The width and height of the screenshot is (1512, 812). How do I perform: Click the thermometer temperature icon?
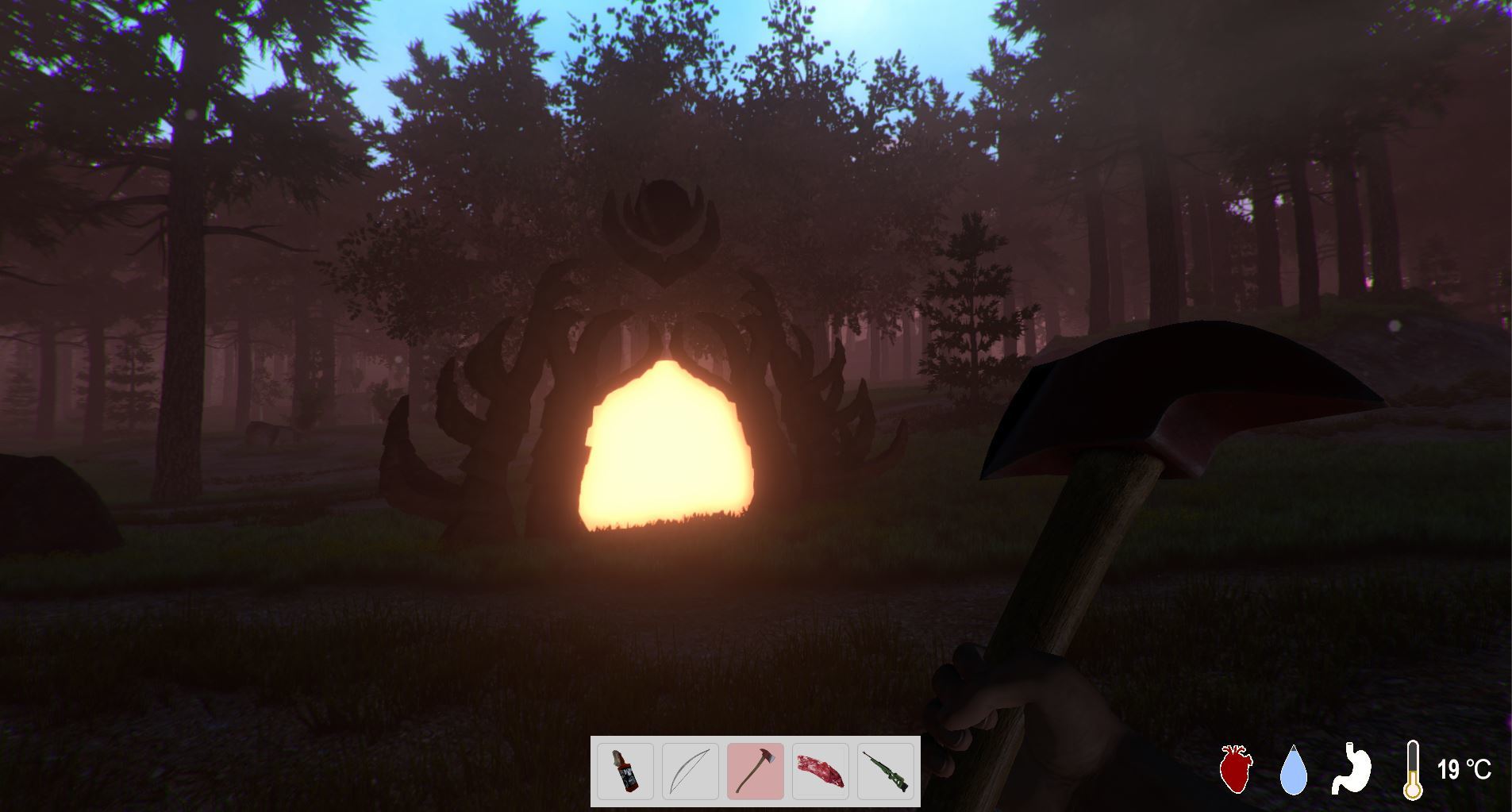[x=1414, y=771]
